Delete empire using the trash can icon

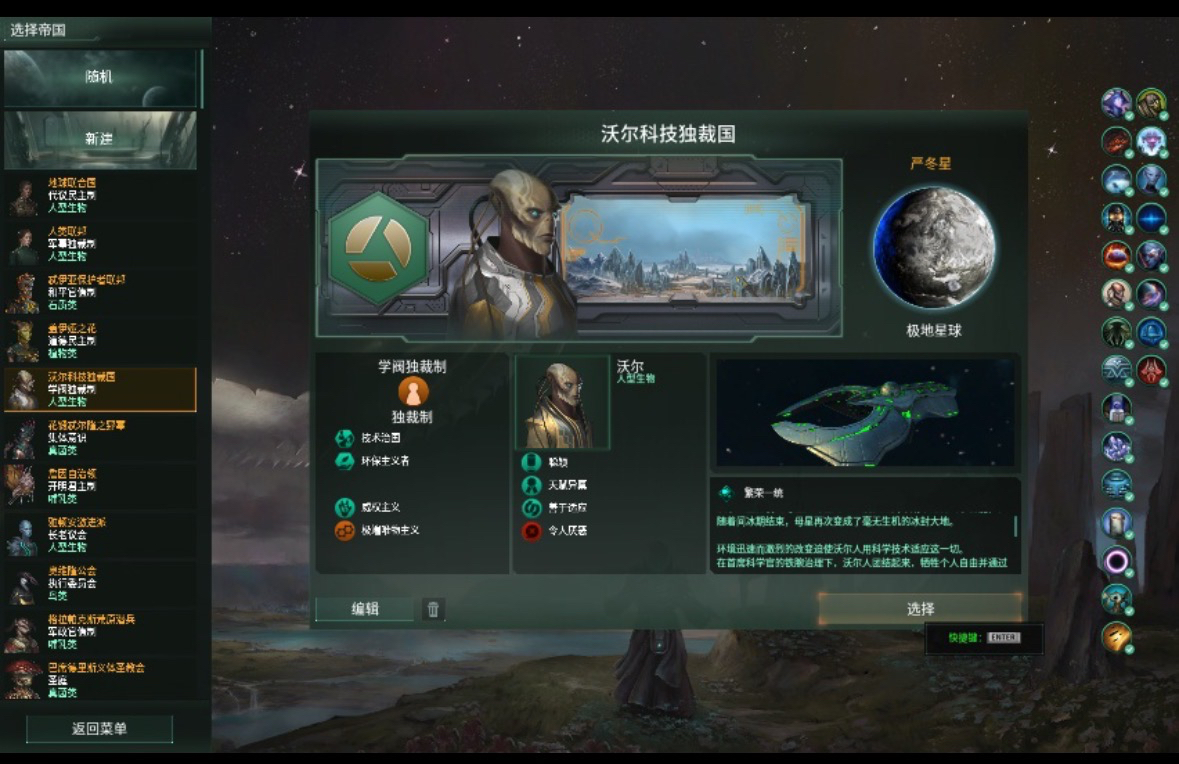pos(433,609)
